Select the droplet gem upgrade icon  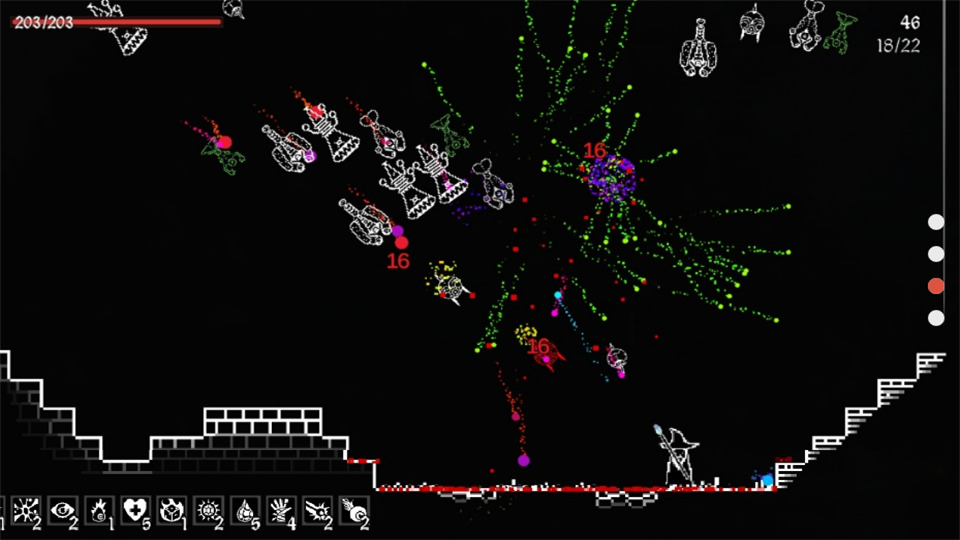click(245, 510)
